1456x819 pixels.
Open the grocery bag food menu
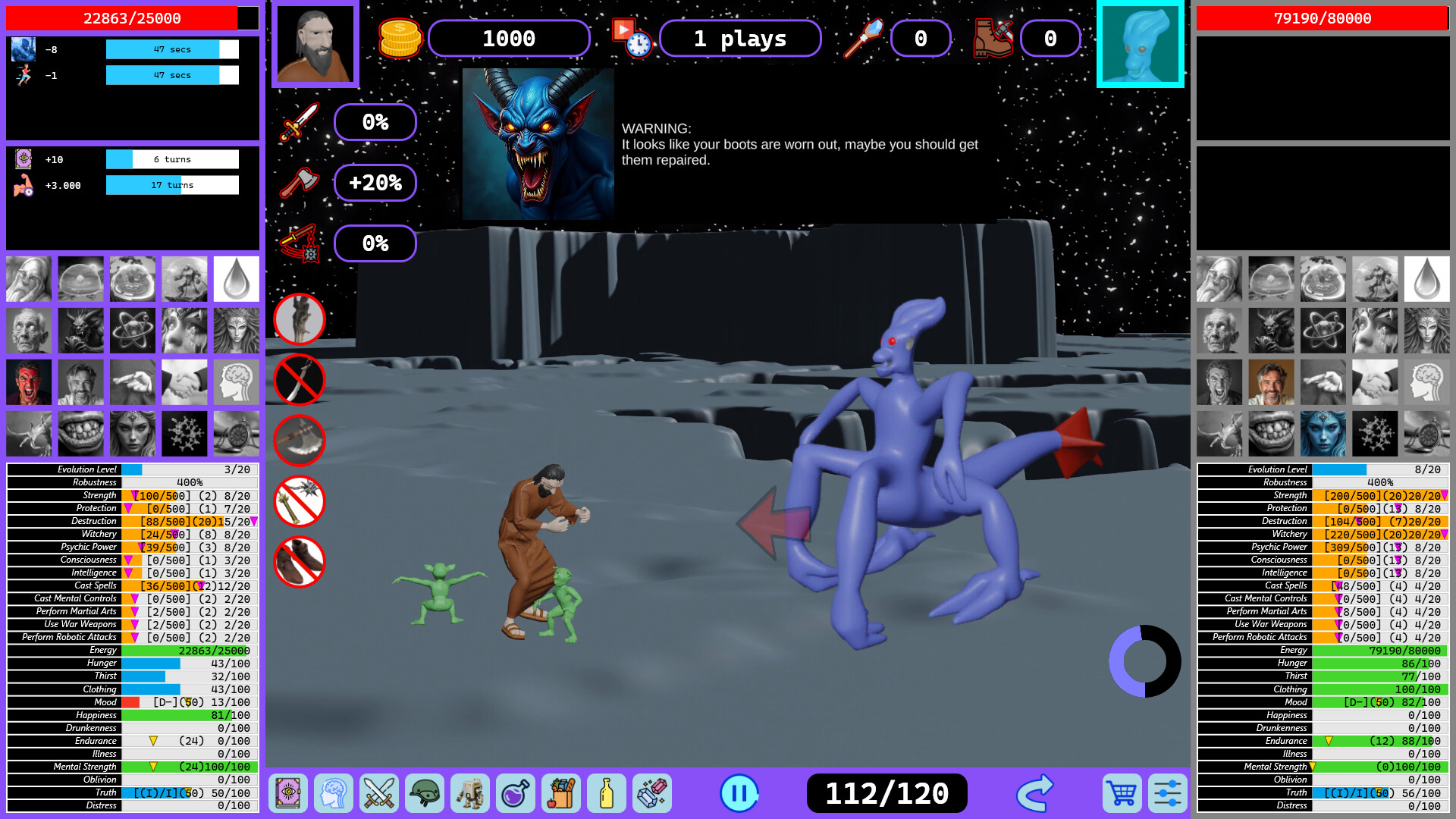[x=561, y=793]
